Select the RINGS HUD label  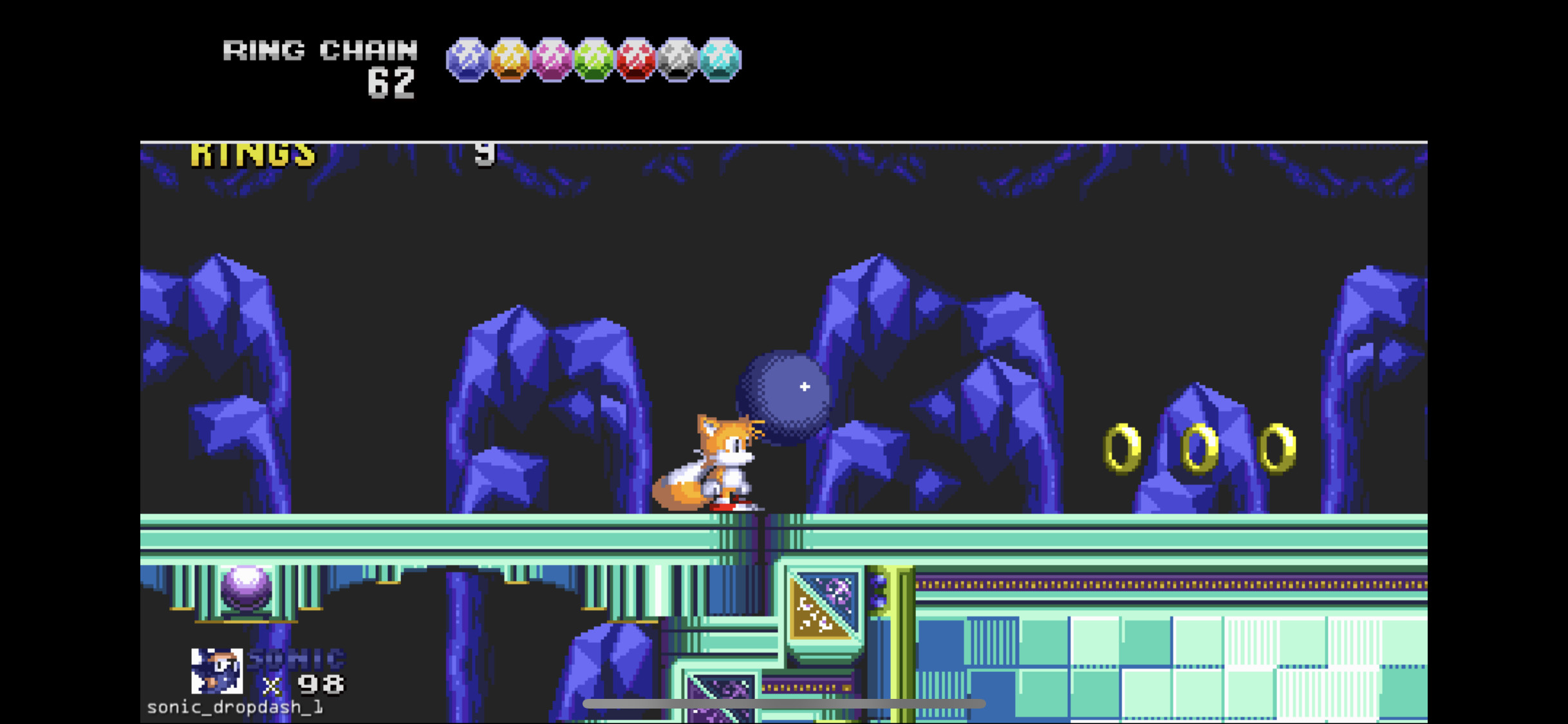coord(253,153)
